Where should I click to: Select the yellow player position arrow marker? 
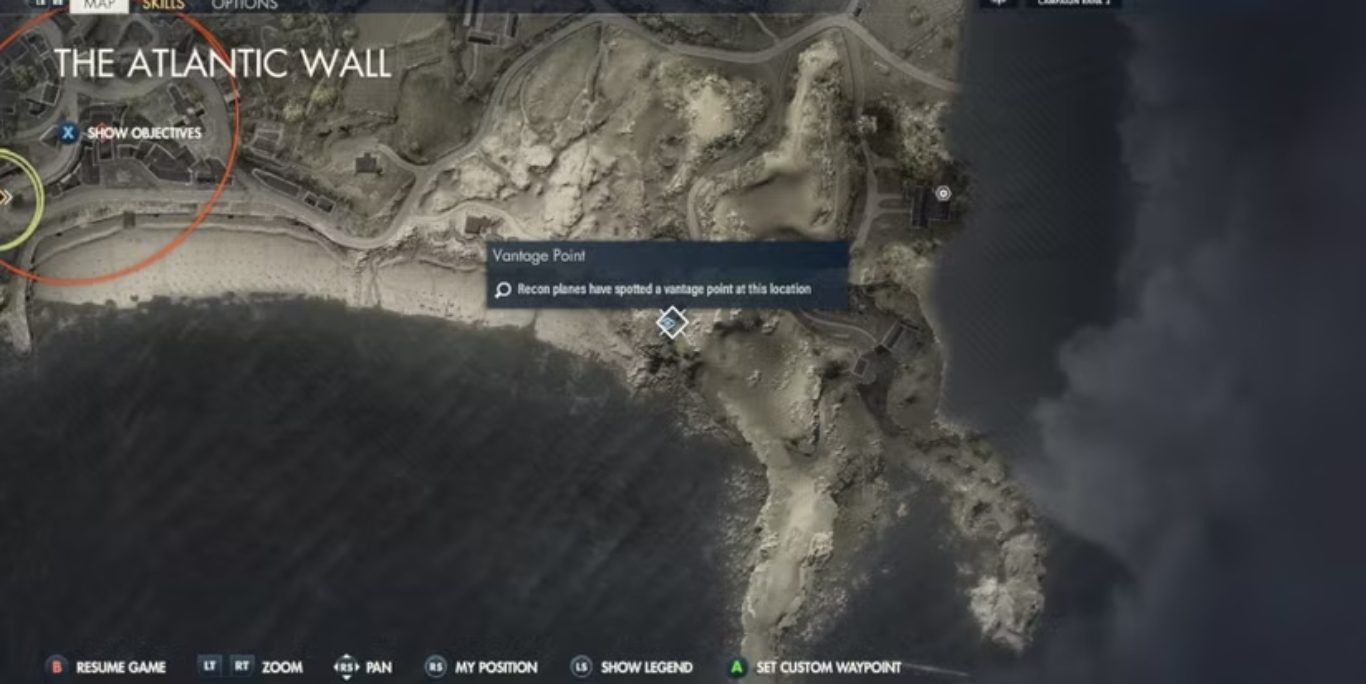6,197
